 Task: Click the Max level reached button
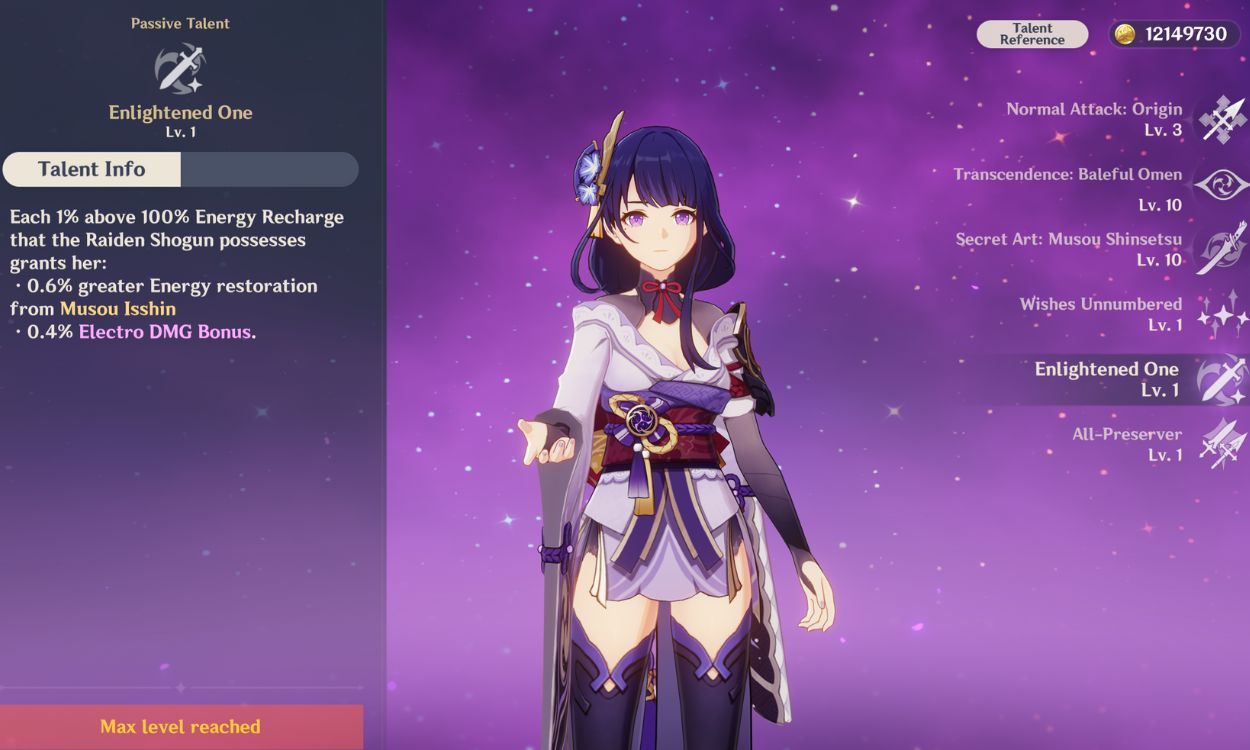click(x=181, y=727)
